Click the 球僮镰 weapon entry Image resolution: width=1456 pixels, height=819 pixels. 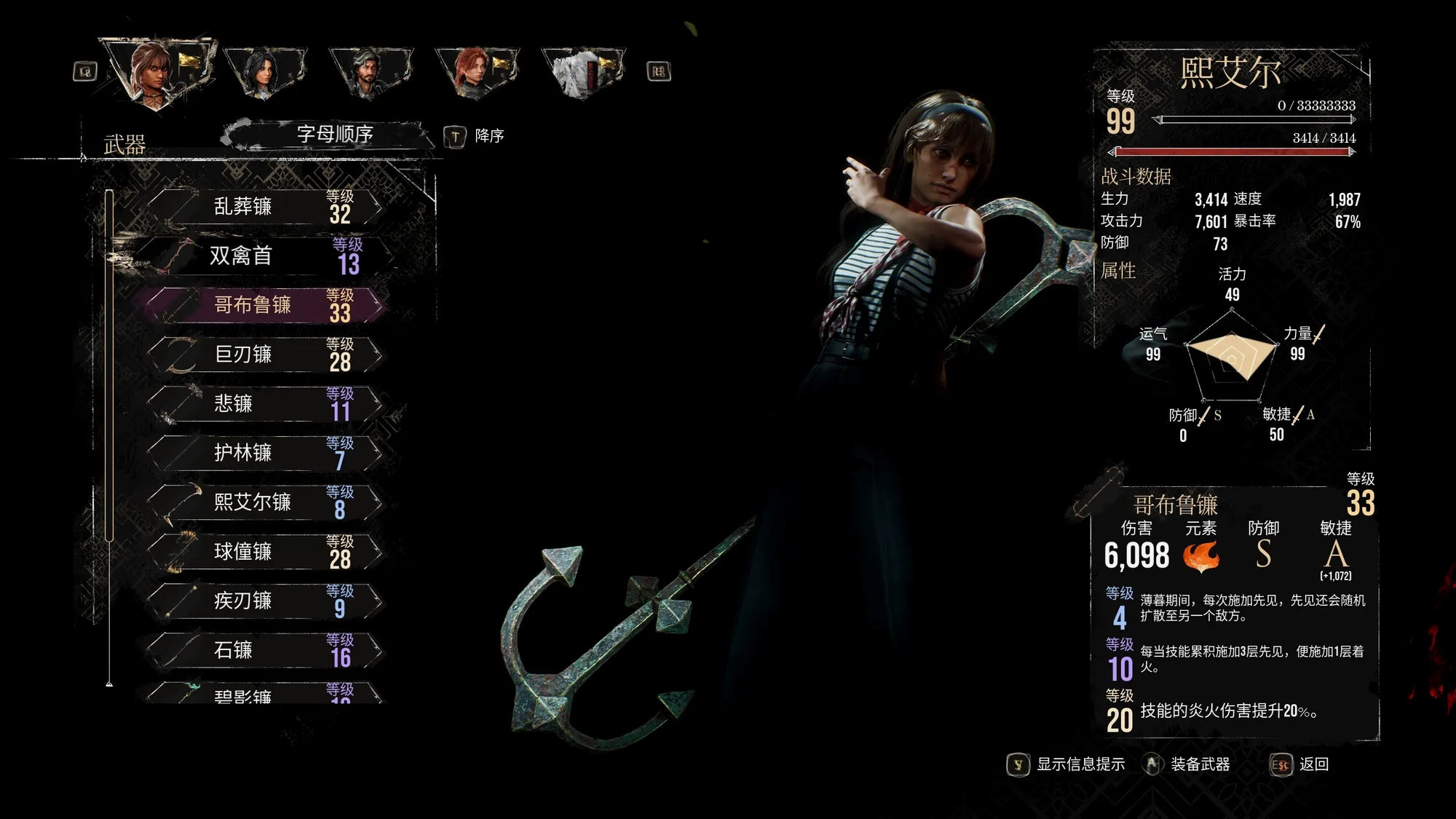pyautogui.click(x=266, y=552)
